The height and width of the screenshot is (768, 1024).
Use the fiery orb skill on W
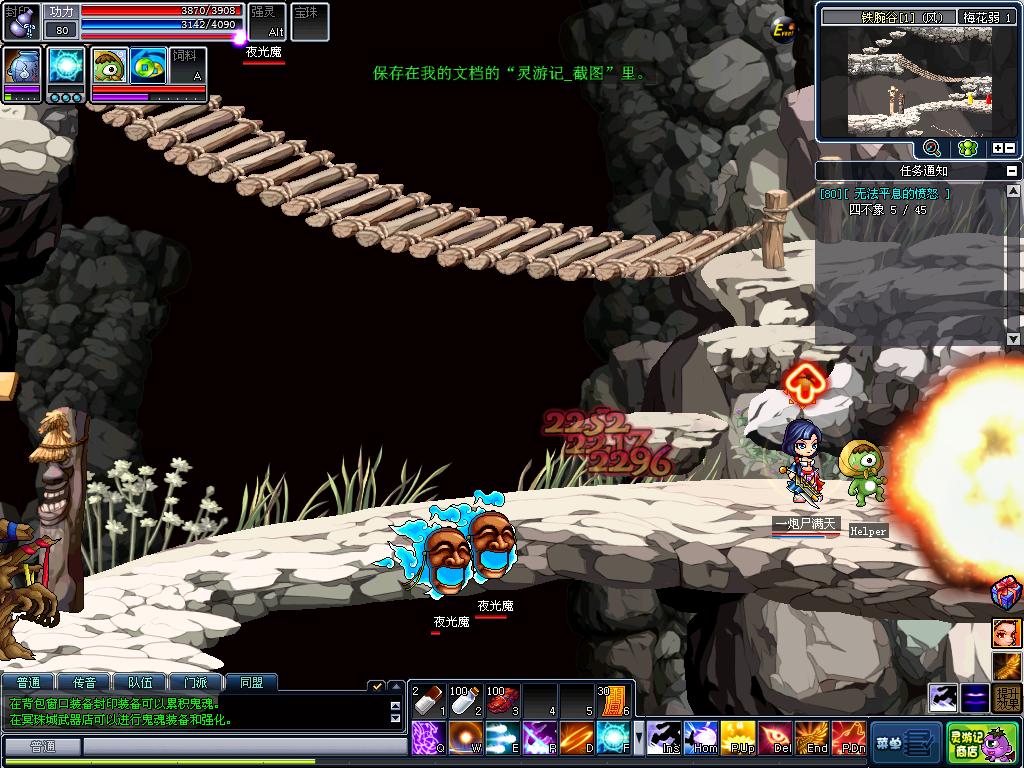pos(465,738)
